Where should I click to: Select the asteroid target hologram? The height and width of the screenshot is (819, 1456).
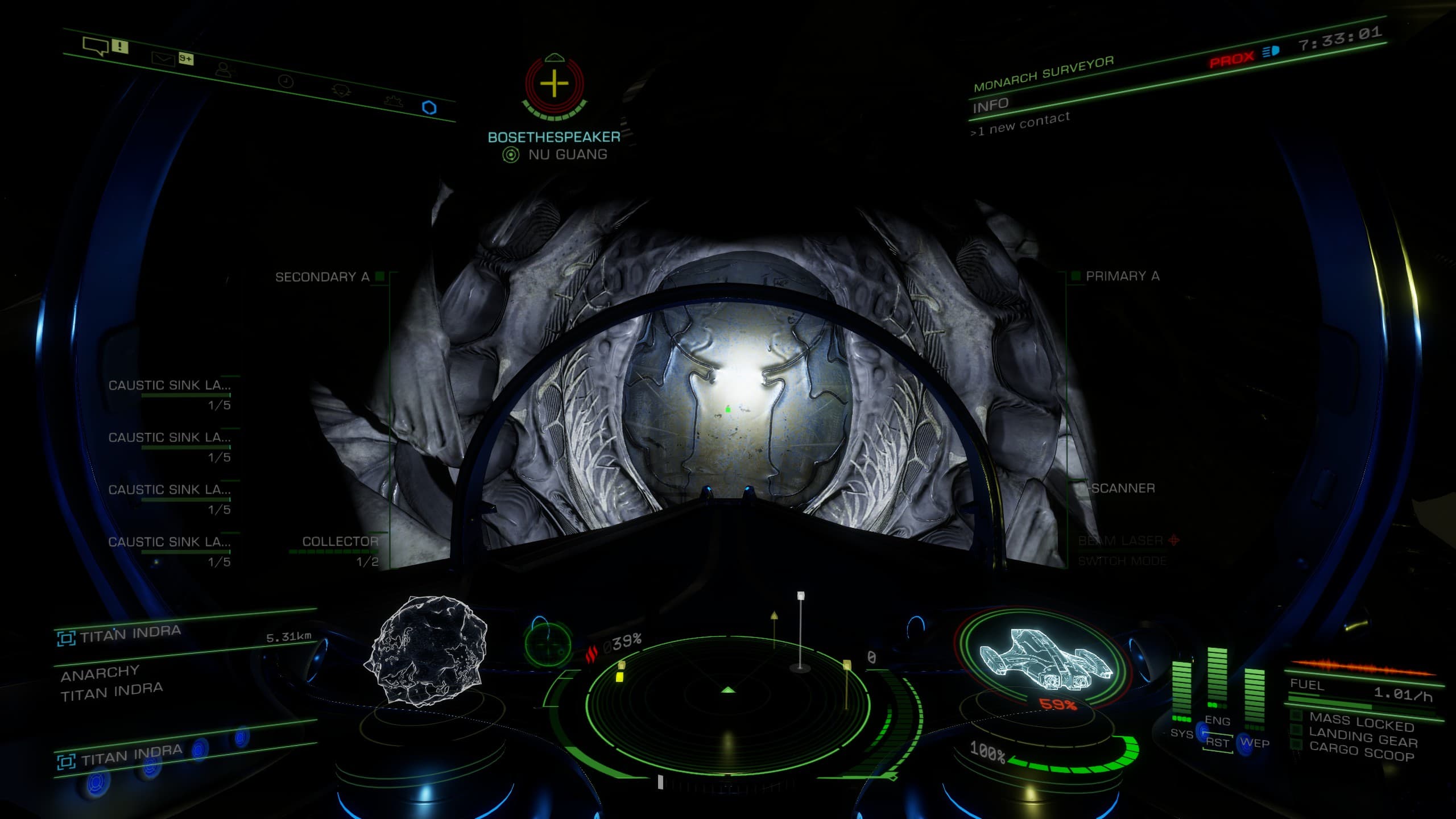point(428,650)
